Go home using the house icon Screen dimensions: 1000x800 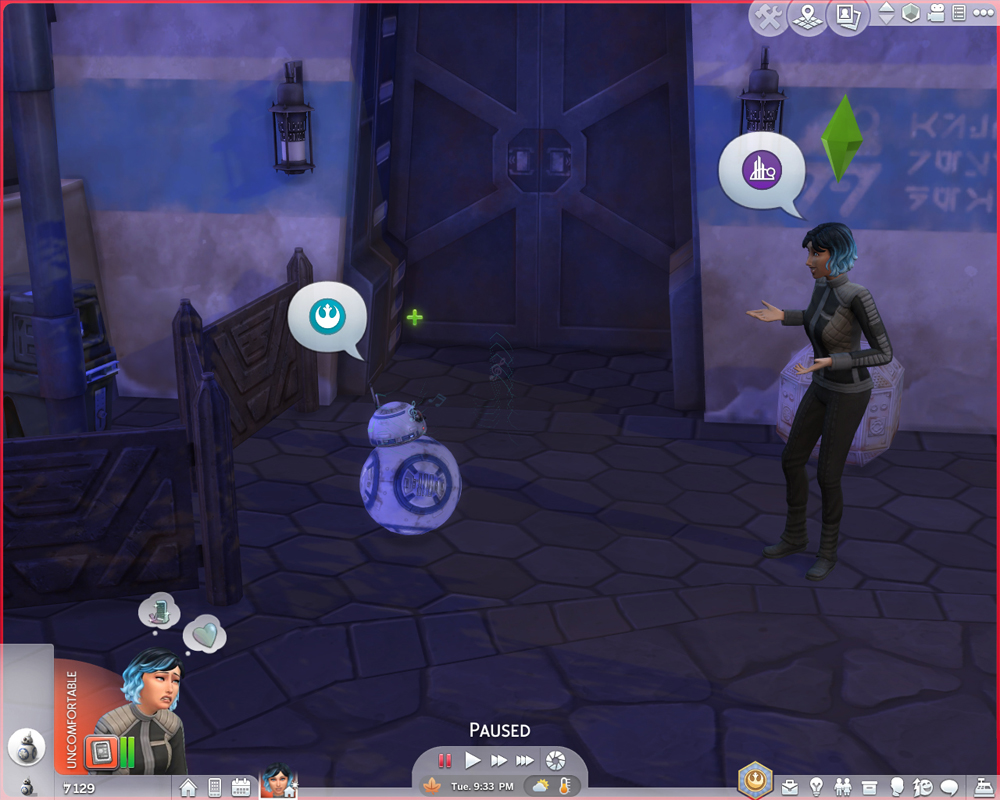coord(188,787)
